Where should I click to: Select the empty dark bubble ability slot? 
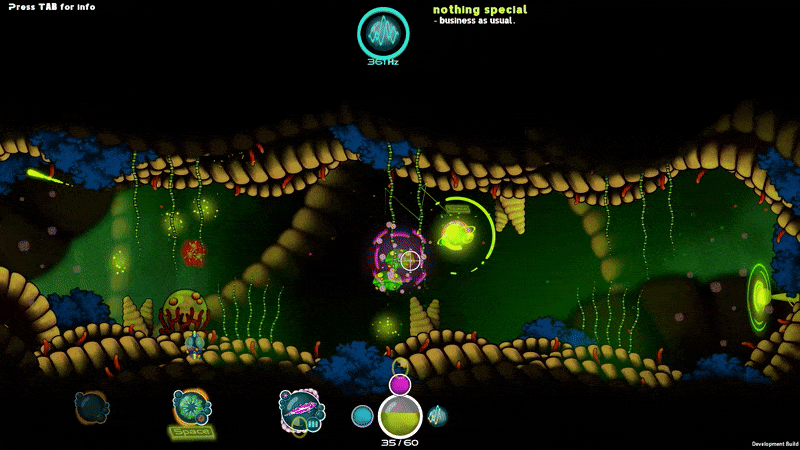pos(92,407)
